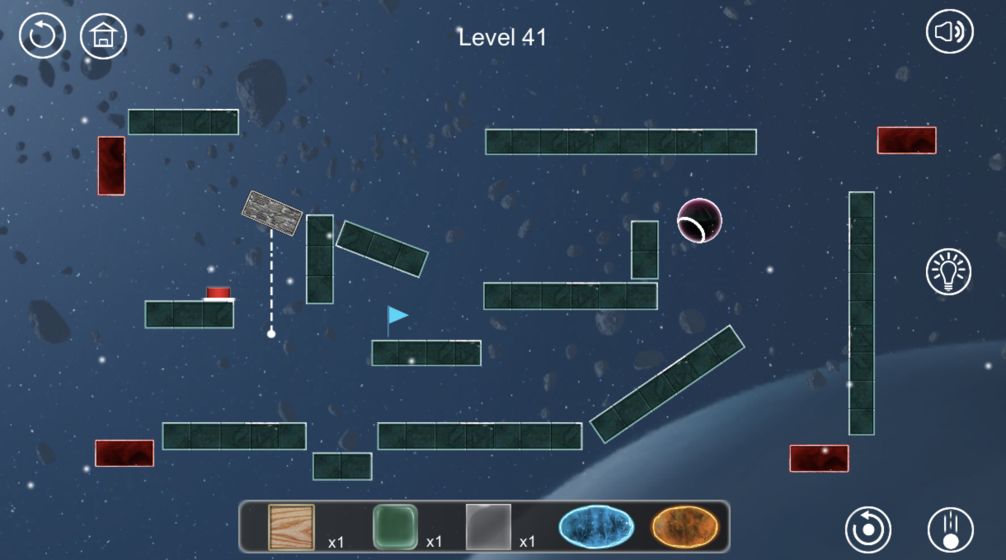Choose the green glass block
This screenshot has width=1006, height=560.
click(394, 526)
